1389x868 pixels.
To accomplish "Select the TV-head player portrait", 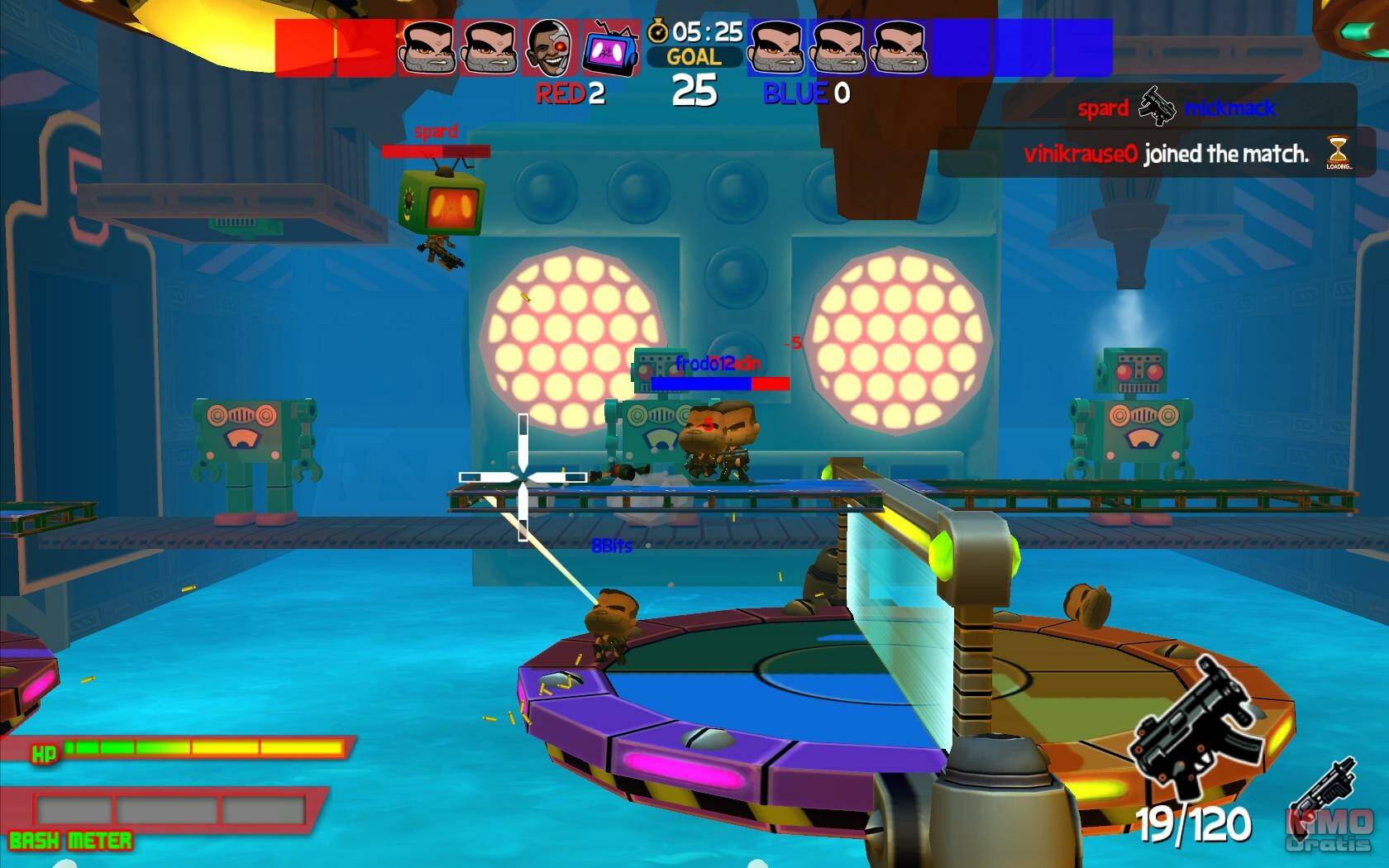I will point(610,48).
